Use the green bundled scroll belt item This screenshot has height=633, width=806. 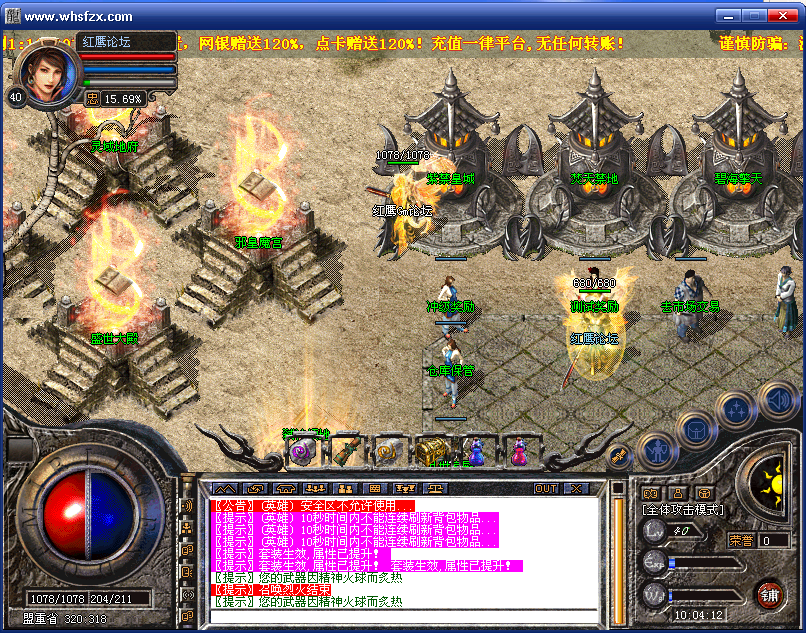345,451
